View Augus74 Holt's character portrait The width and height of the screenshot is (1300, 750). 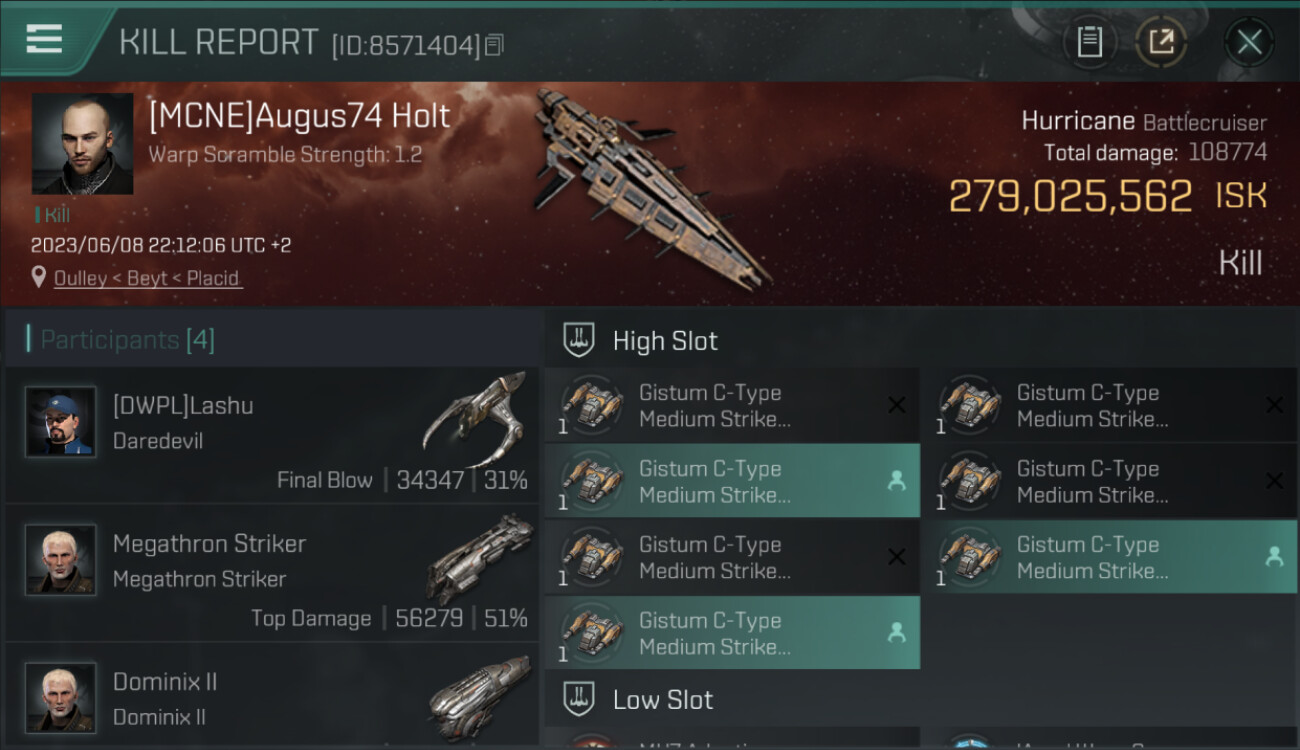82,144
